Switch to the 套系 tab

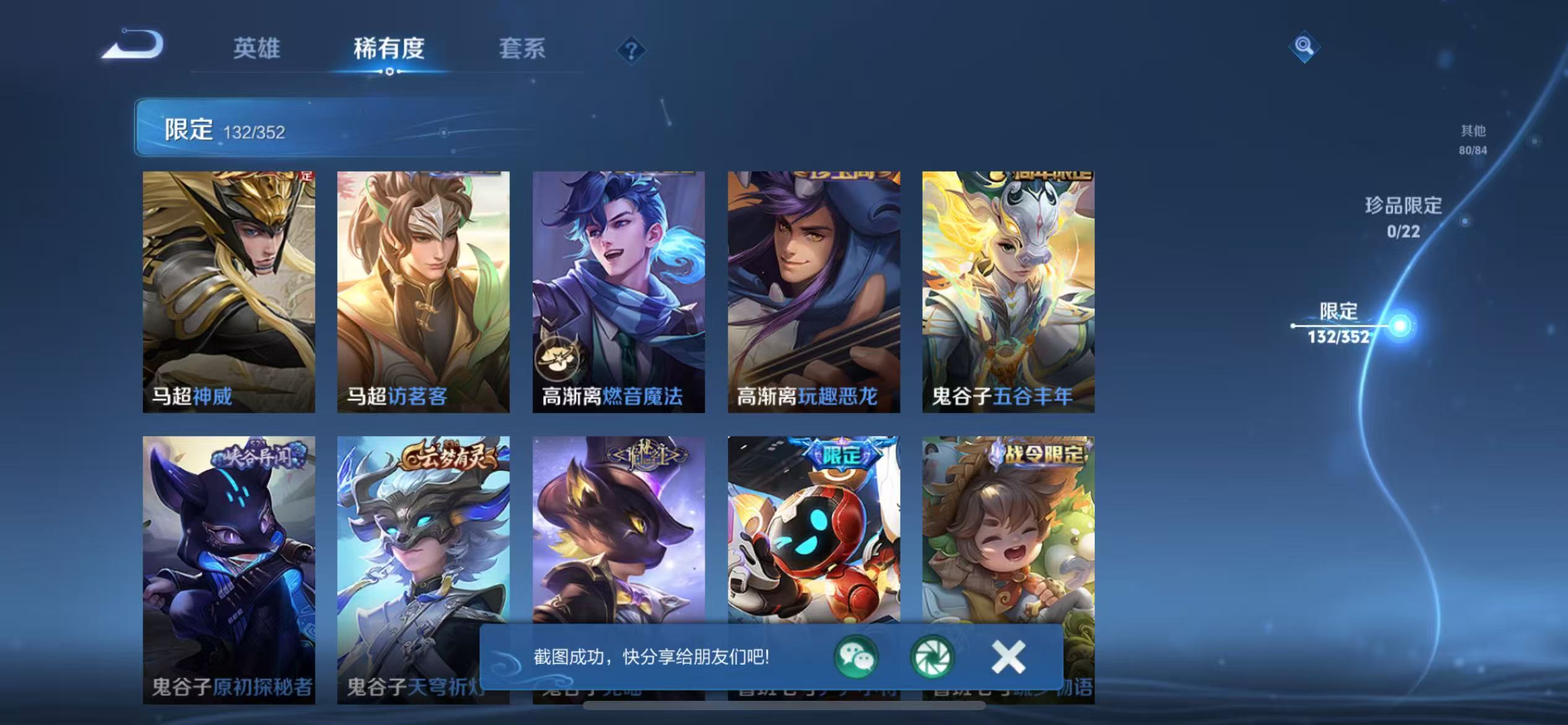[x=522, y=48]
